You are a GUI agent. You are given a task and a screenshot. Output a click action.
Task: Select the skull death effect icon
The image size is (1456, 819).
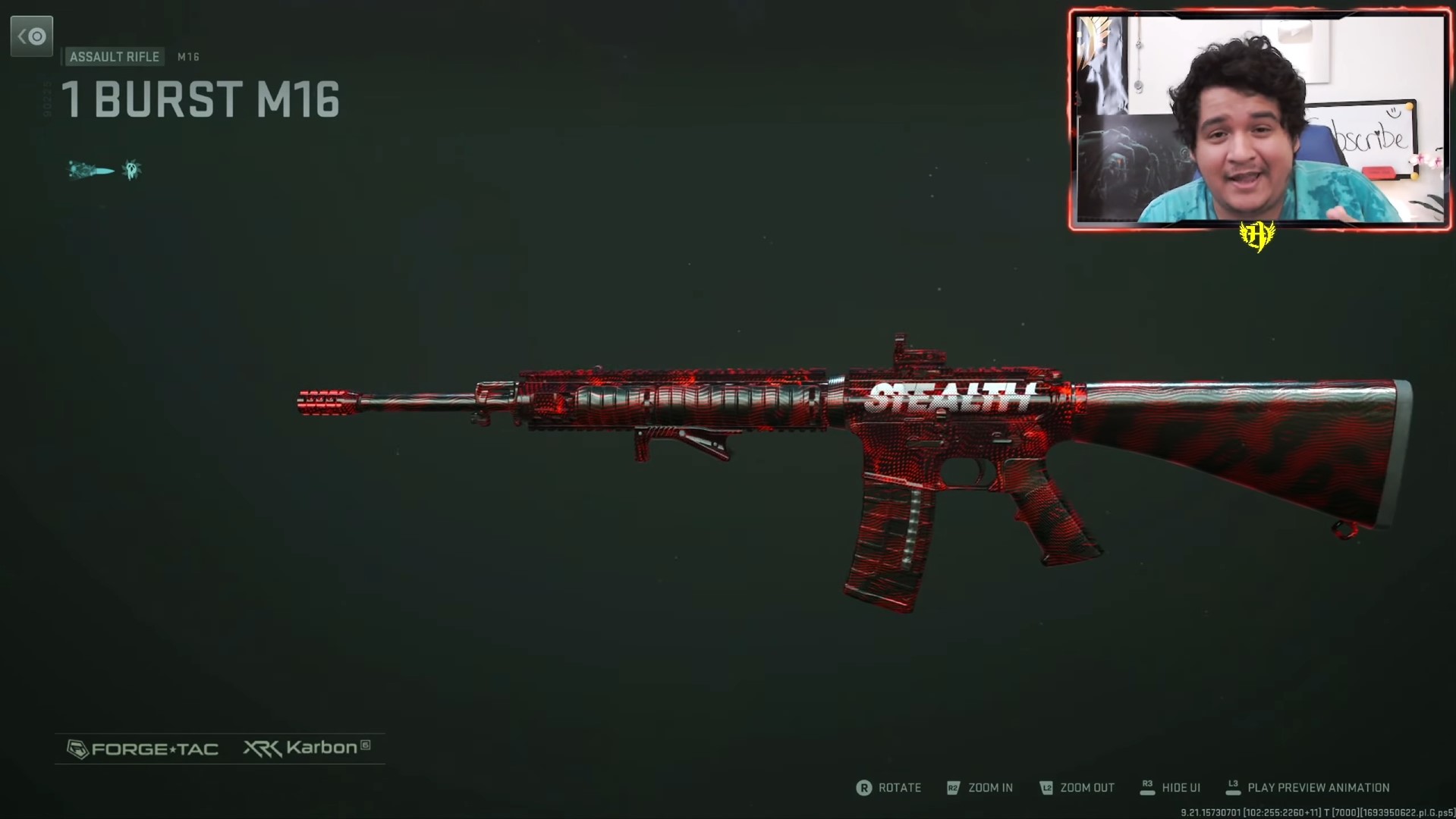[132, 168]
